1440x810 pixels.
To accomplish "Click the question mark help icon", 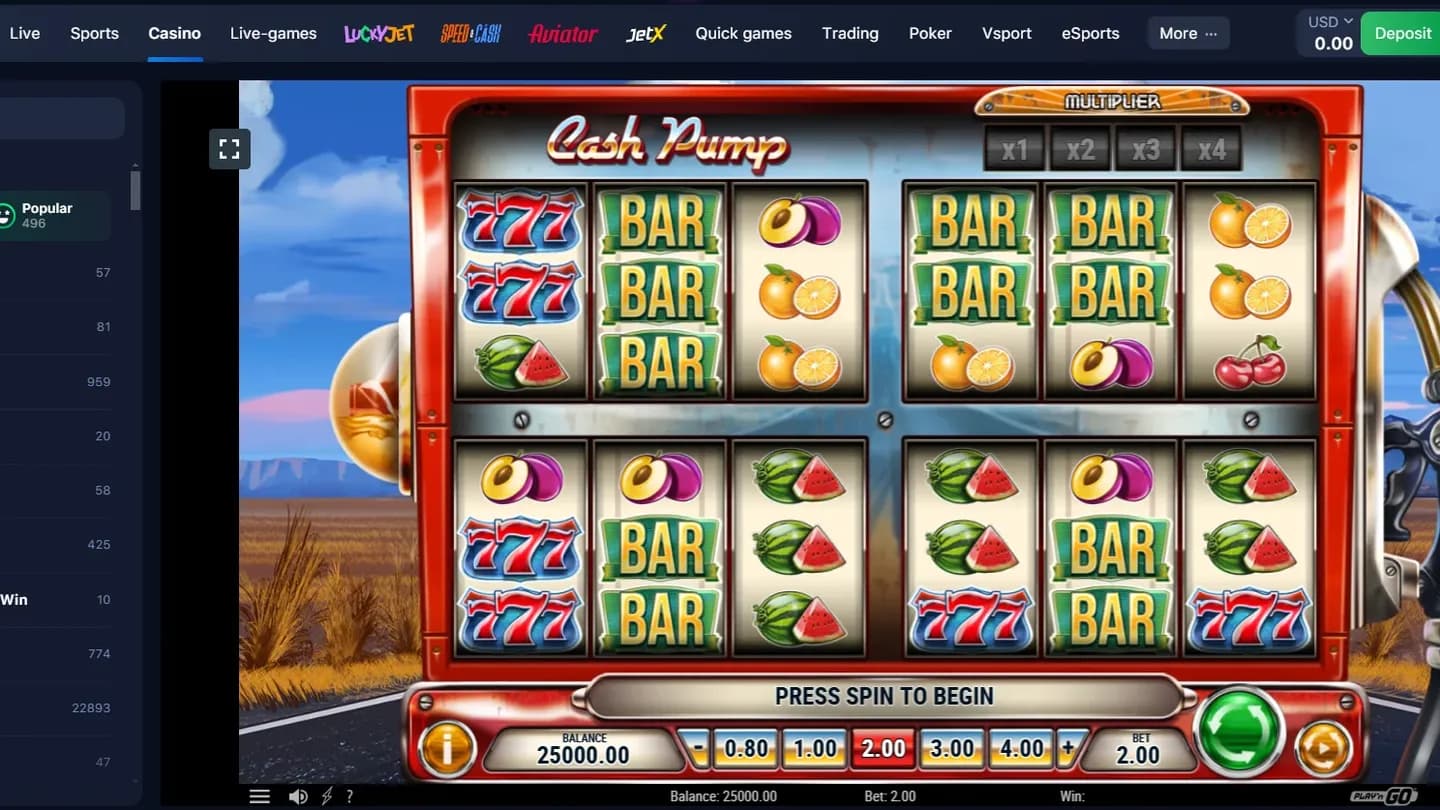I will click(349, 796).
